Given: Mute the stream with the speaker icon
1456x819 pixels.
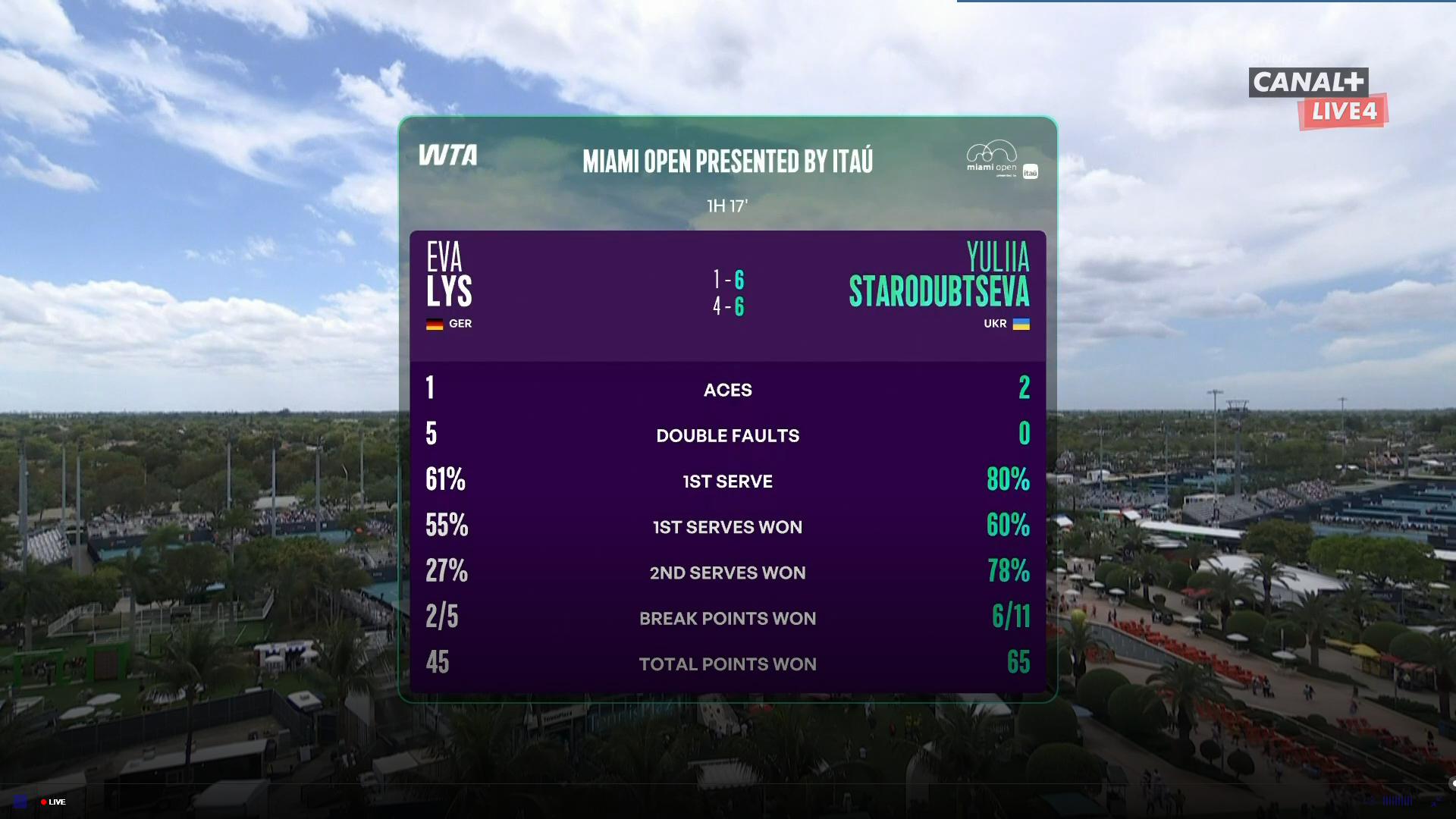Looking at the screenshot, I should pos(1369,801).
